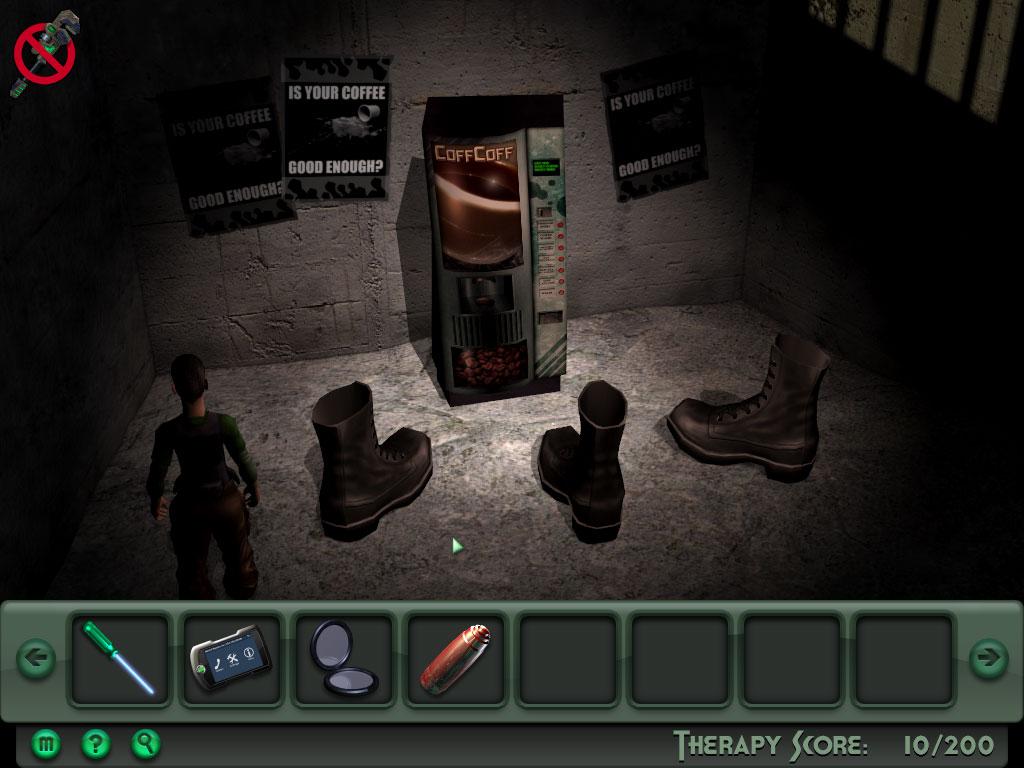
Task: Choose the compact mirror inventory item
Action: coord(343,658)
